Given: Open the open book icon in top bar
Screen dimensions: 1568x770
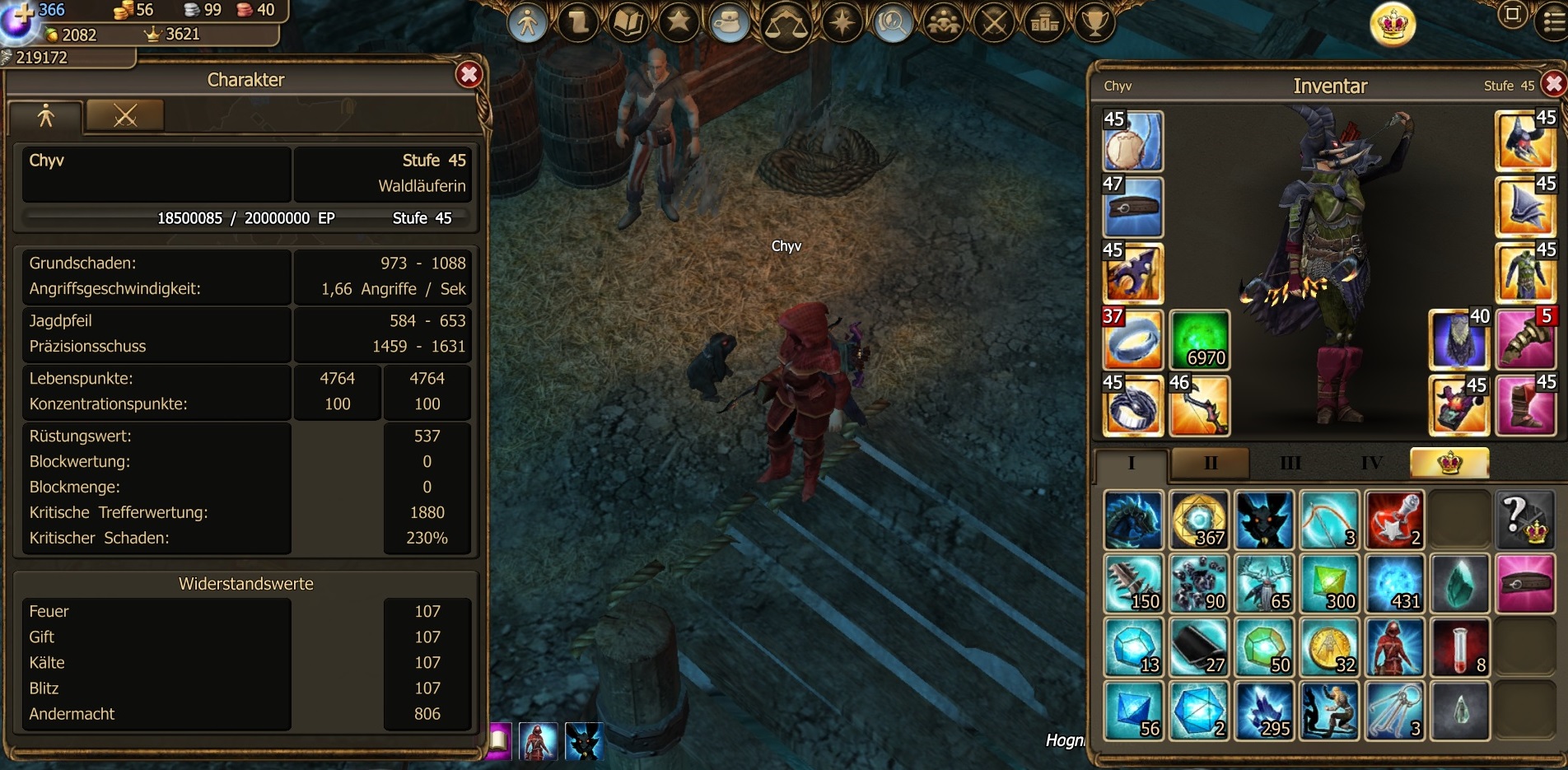Looking at the screenshot, I should pos(628,23).
